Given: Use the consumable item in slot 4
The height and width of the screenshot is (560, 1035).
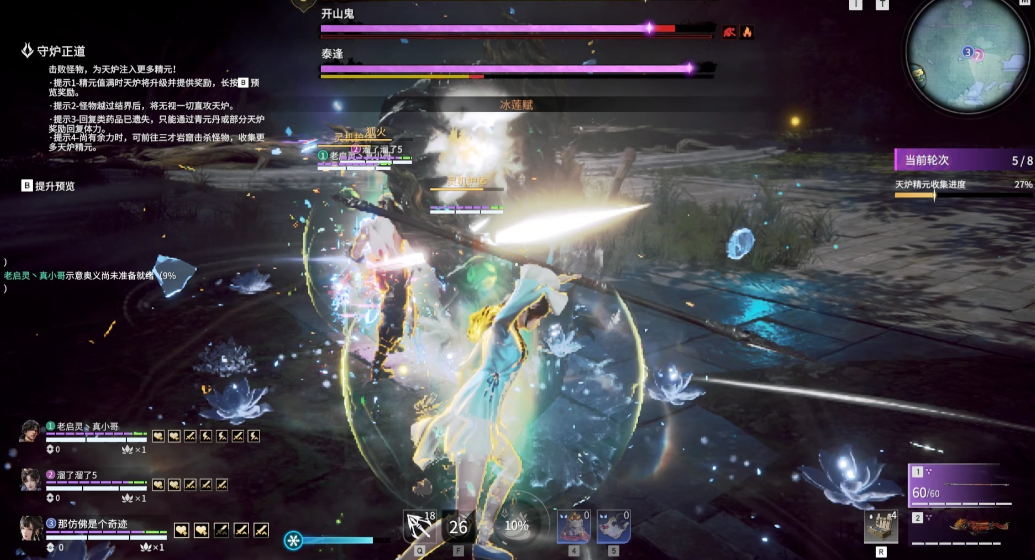Looking at the screenshot, I should (573, 526).
